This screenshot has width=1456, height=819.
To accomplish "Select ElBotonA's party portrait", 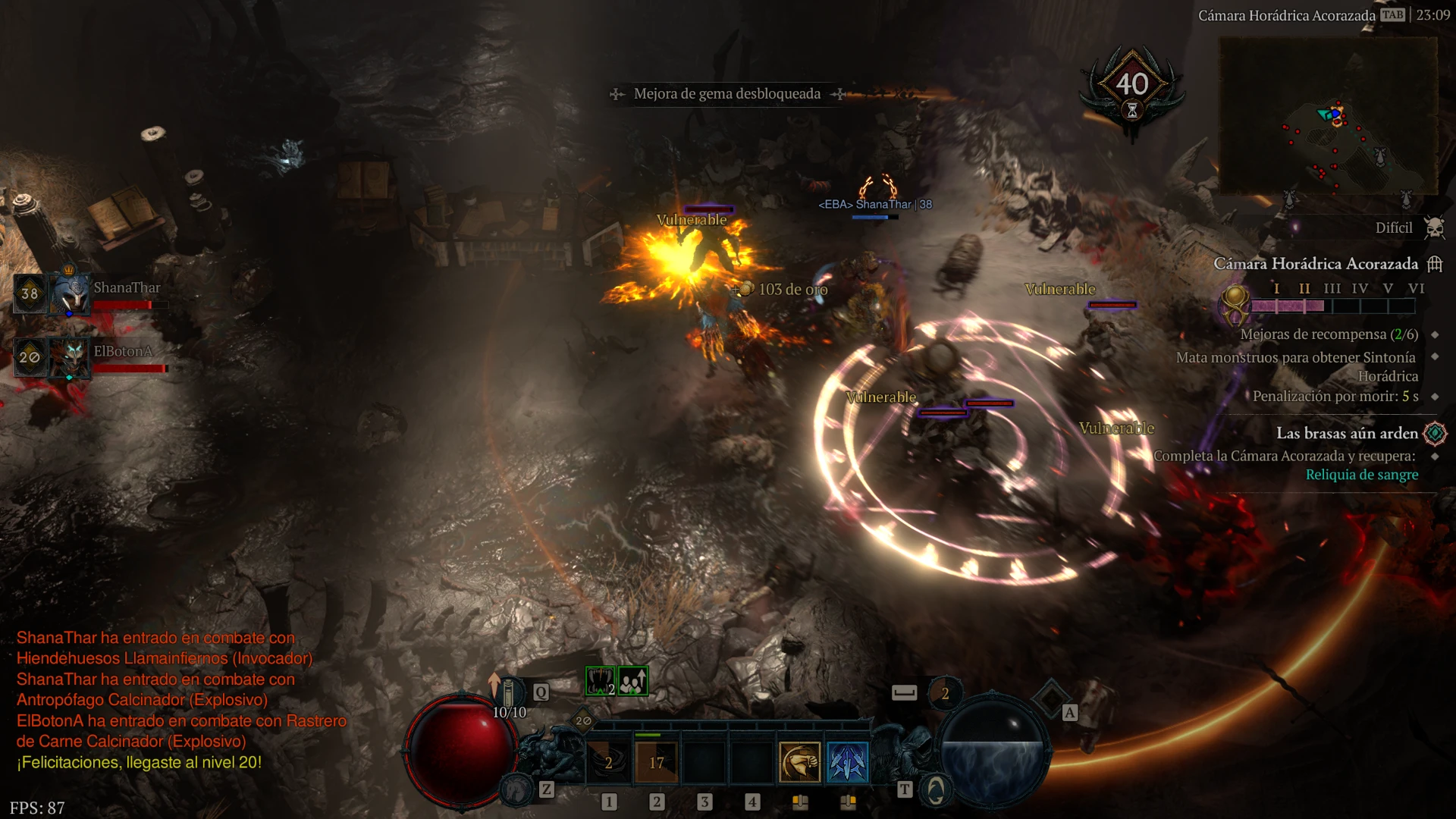I will point(70,357).
